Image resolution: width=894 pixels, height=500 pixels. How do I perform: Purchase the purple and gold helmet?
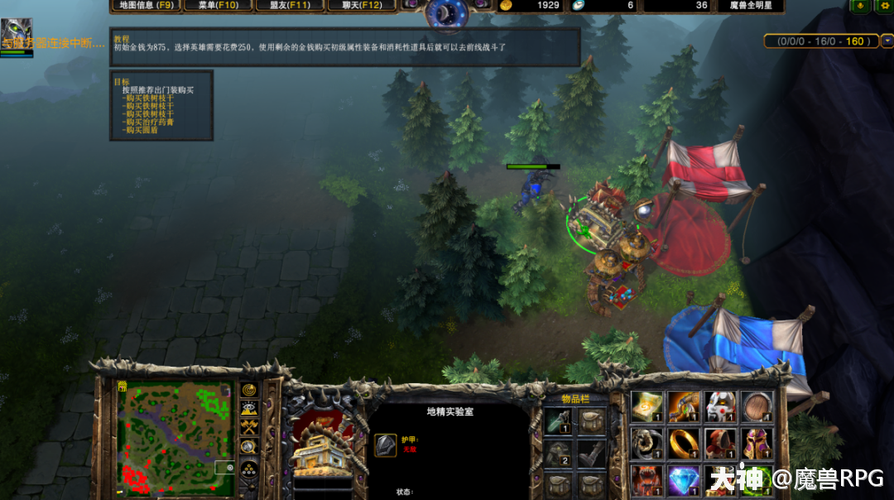(758, 443)
